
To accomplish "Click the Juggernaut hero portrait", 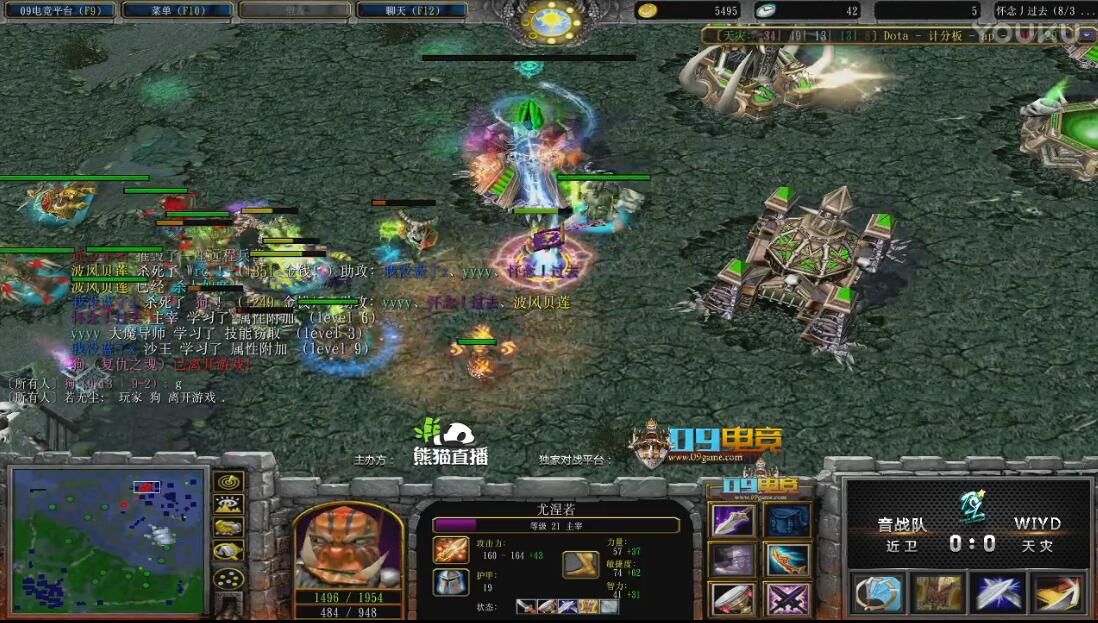I will [x=347, y=546].
